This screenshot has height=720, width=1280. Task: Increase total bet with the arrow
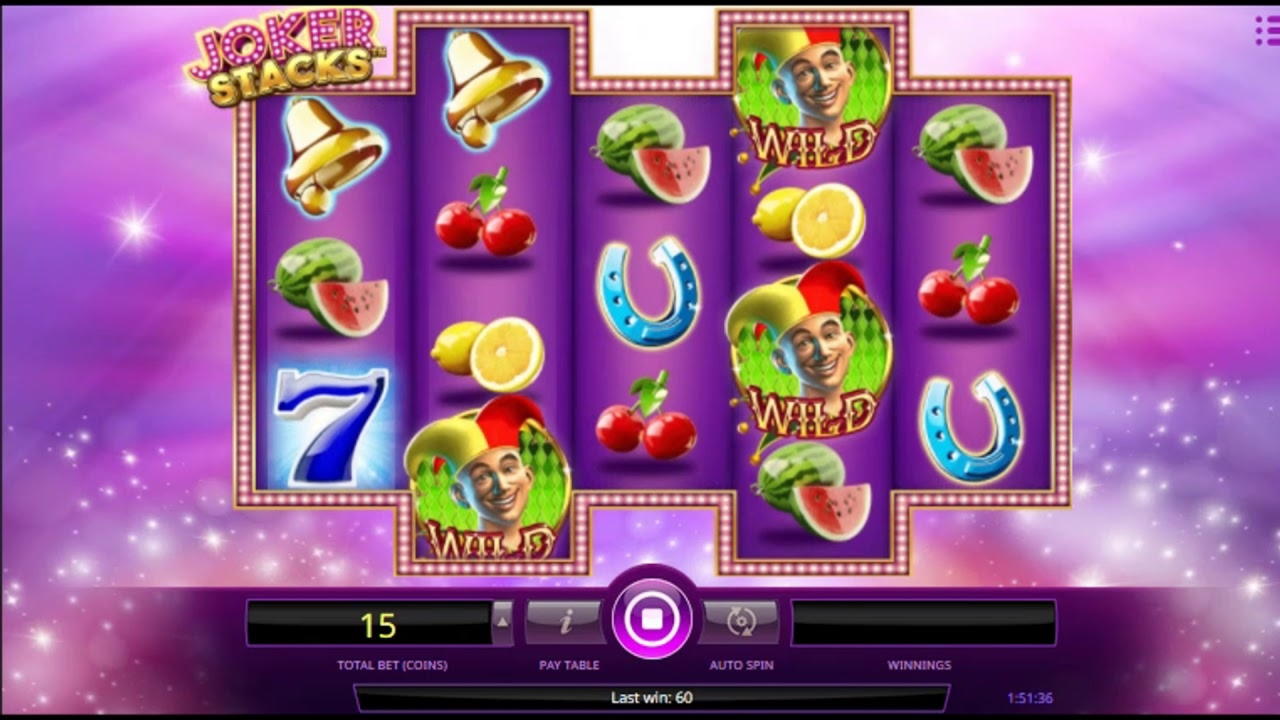[503, 621]
